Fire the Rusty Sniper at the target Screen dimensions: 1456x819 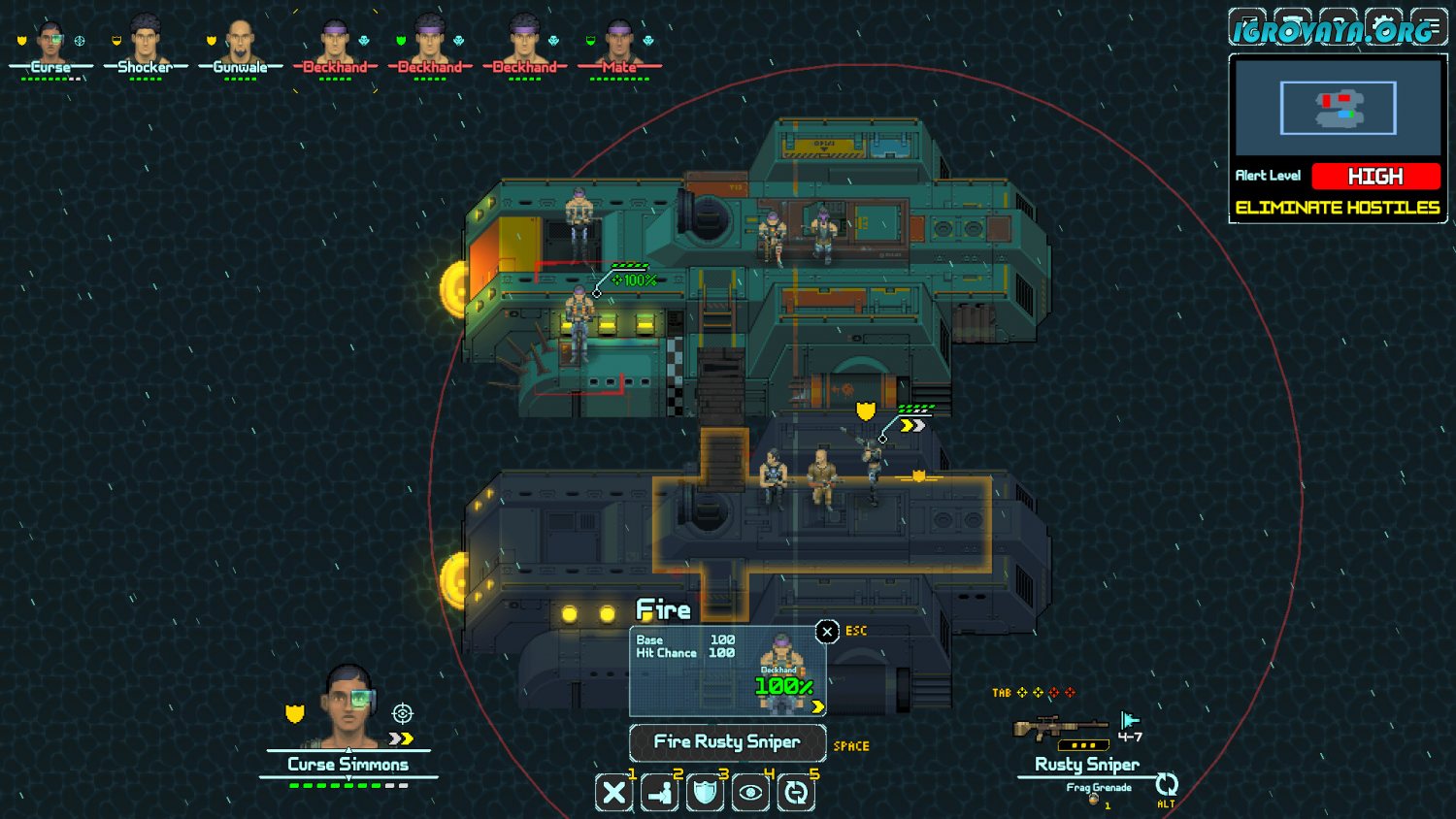[x=727, y=742]
